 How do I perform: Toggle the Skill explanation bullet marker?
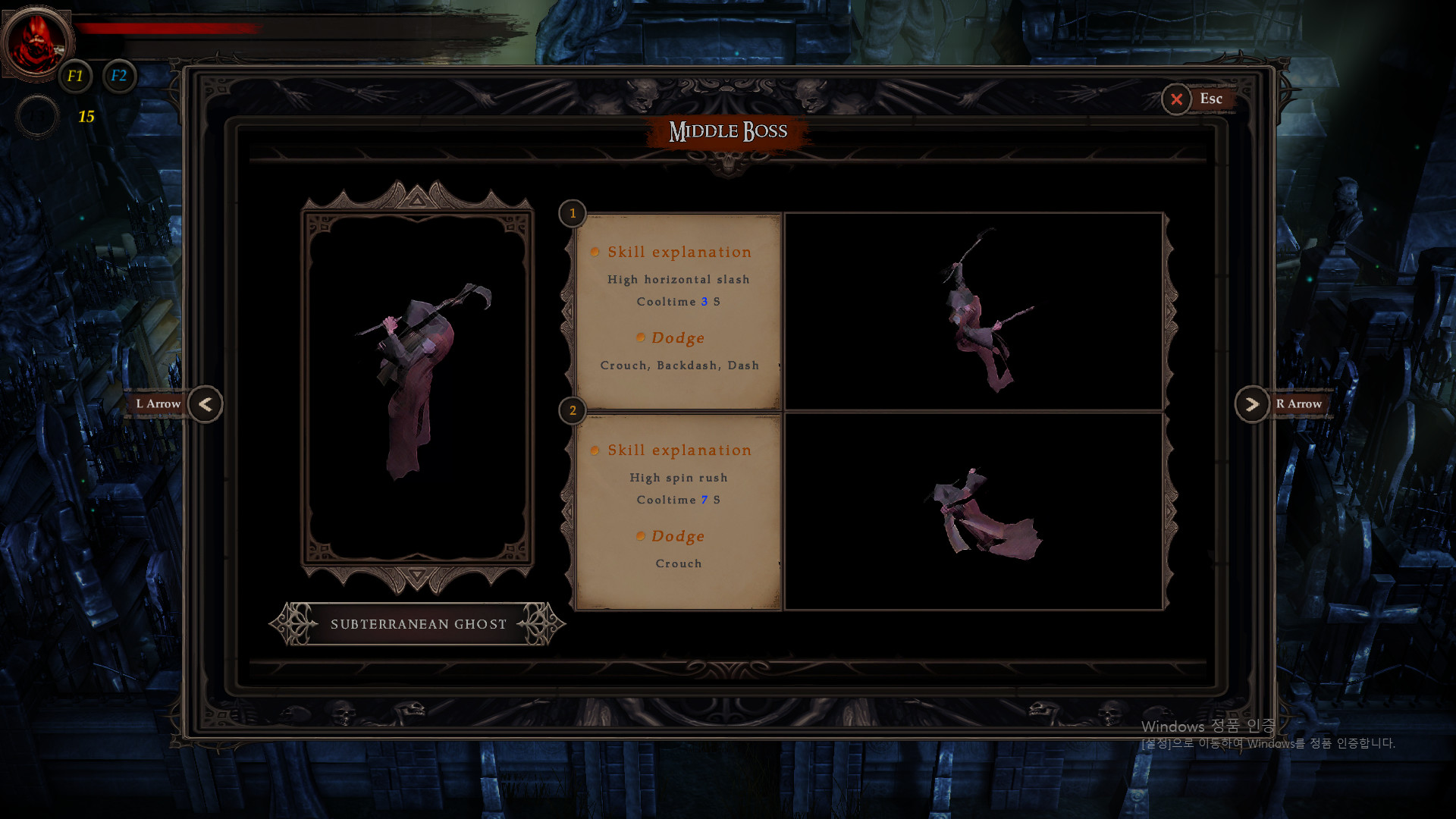tap(595, 252)
